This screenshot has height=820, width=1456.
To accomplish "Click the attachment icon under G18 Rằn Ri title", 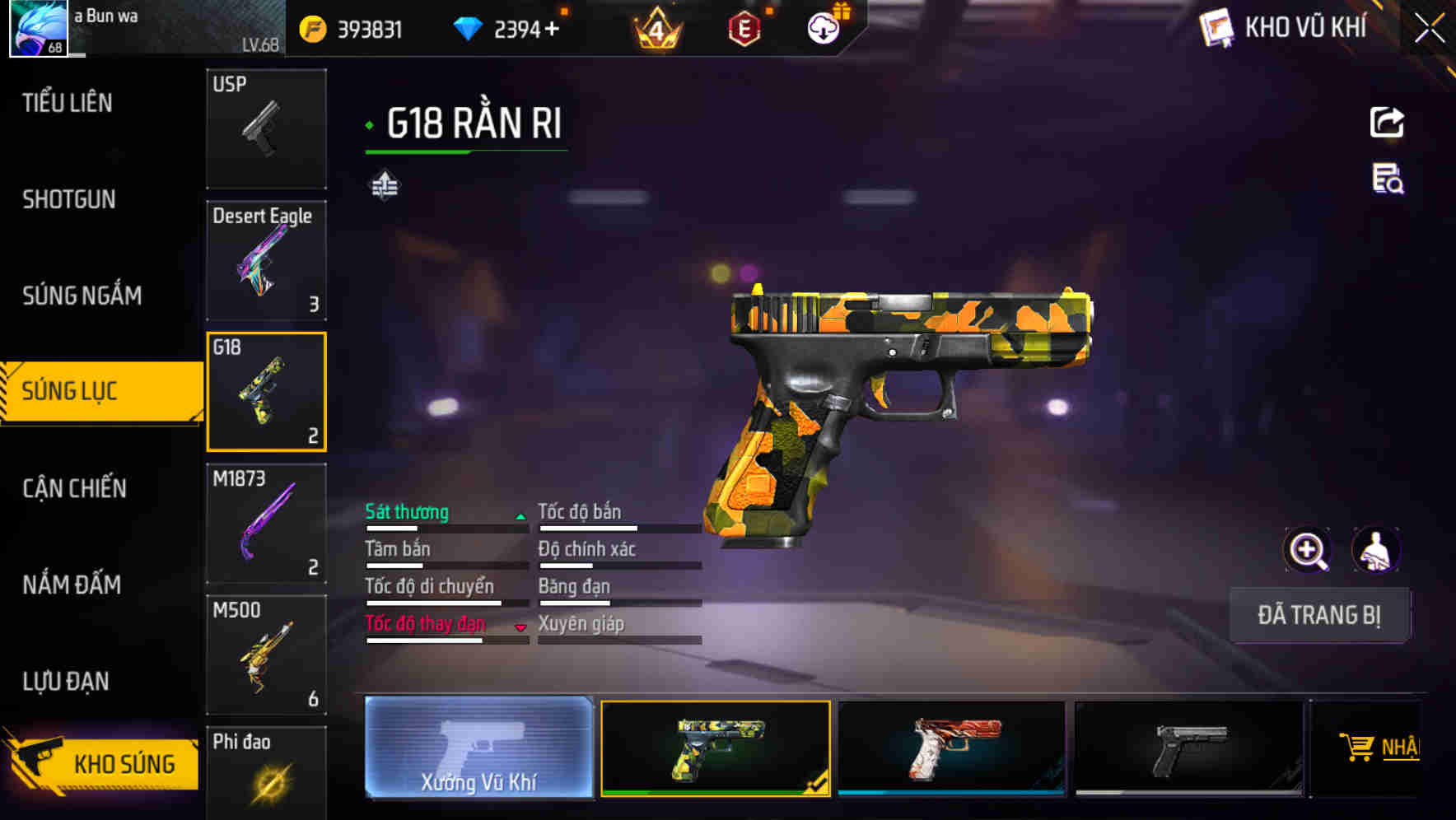I will tap(384, 184).
